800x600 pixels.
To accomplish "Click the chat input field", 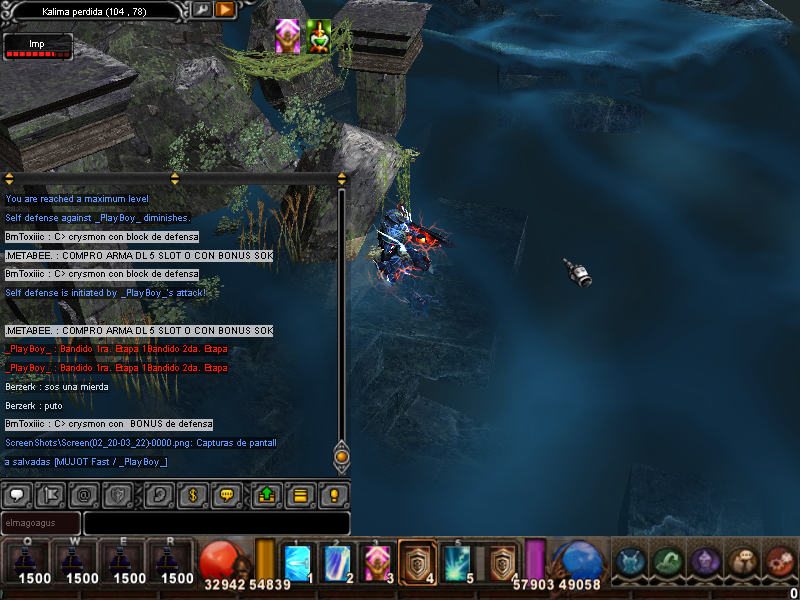I will (x=216, y=523).
